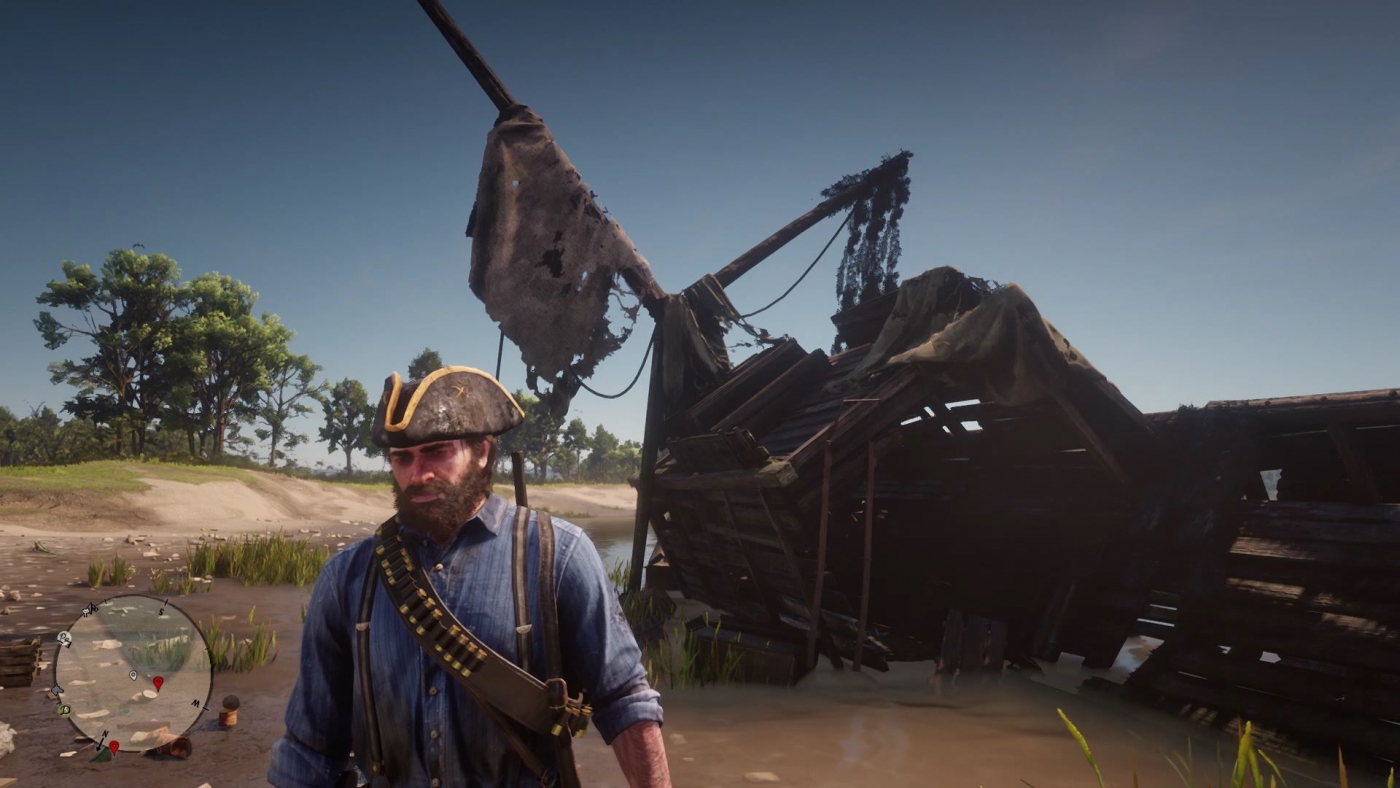Select the horse icon on the minimap

coord(87,610)
